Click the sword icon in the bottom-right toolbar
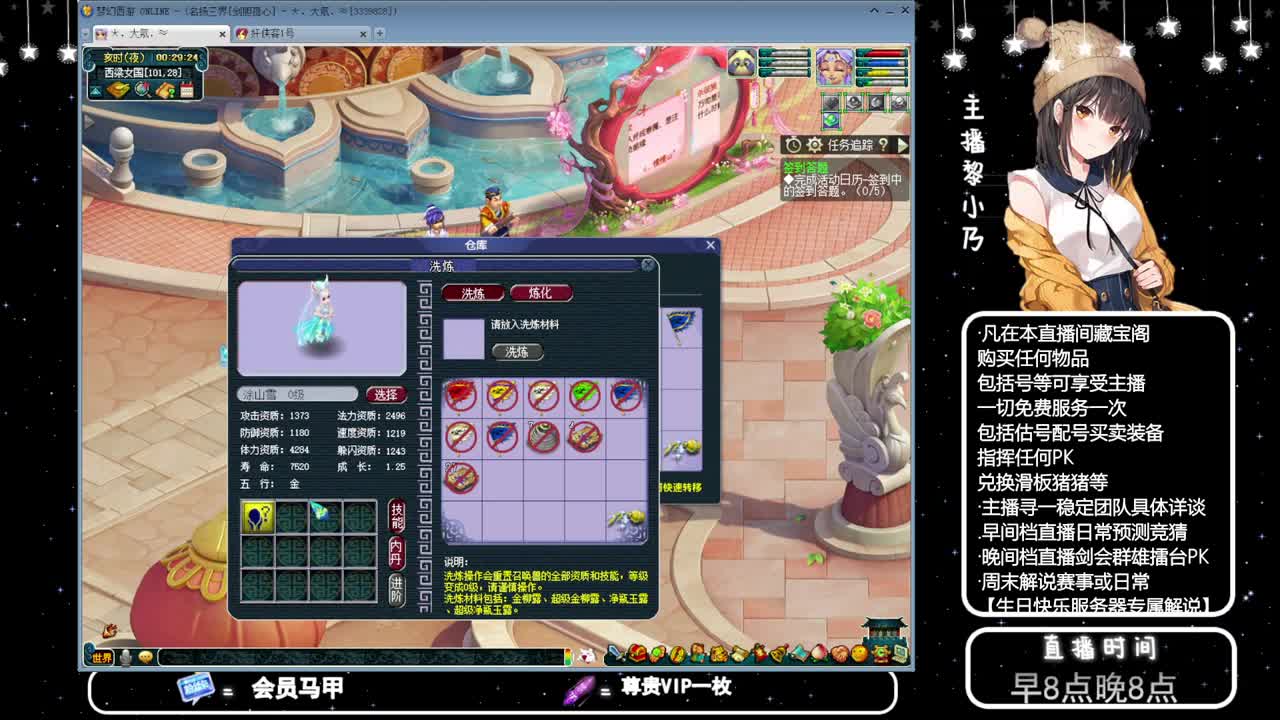1280x720 pixels. click(x=615, y=652)
